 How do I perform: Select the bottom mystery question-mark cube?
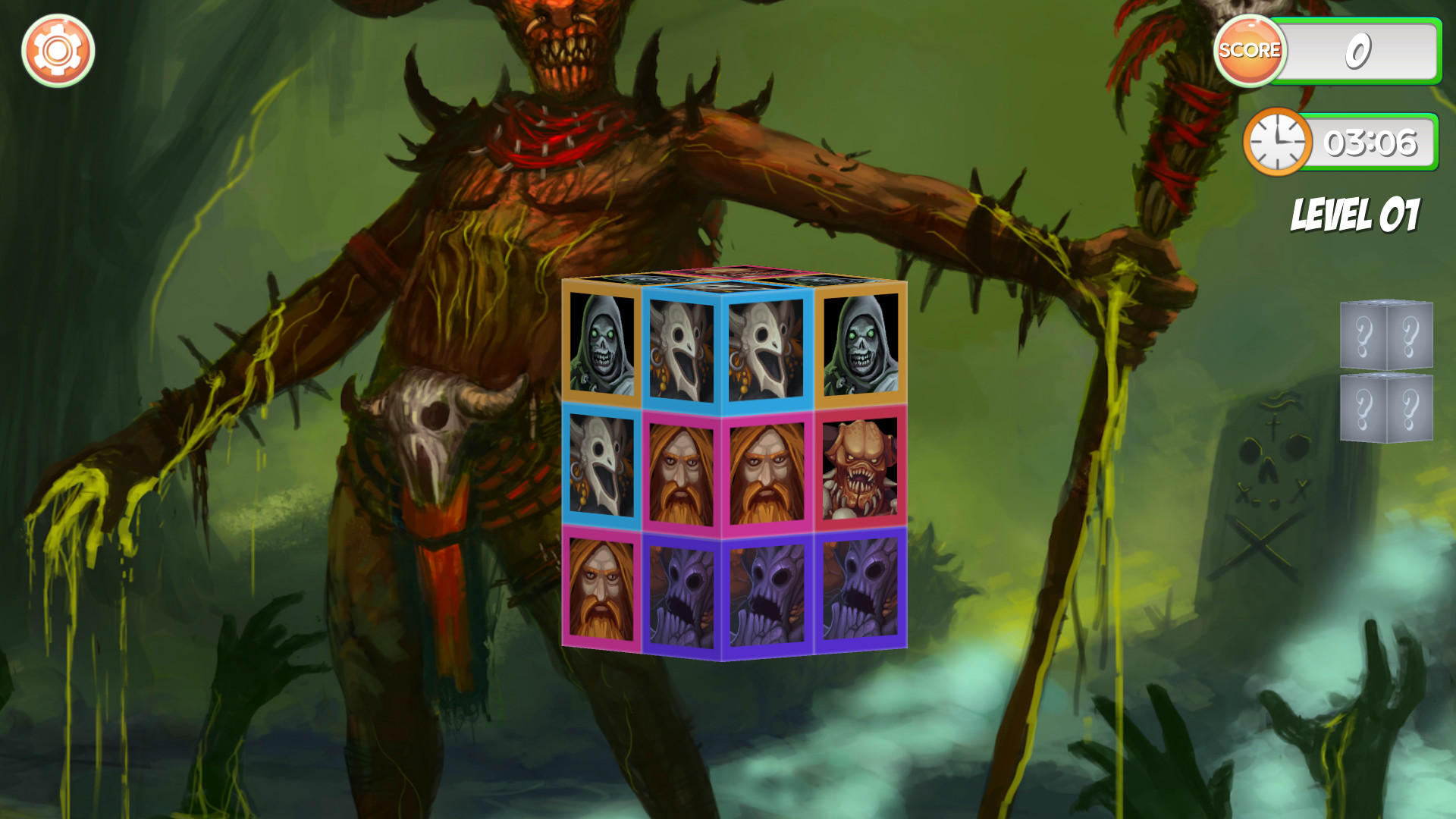click(x=1388, y=408)
